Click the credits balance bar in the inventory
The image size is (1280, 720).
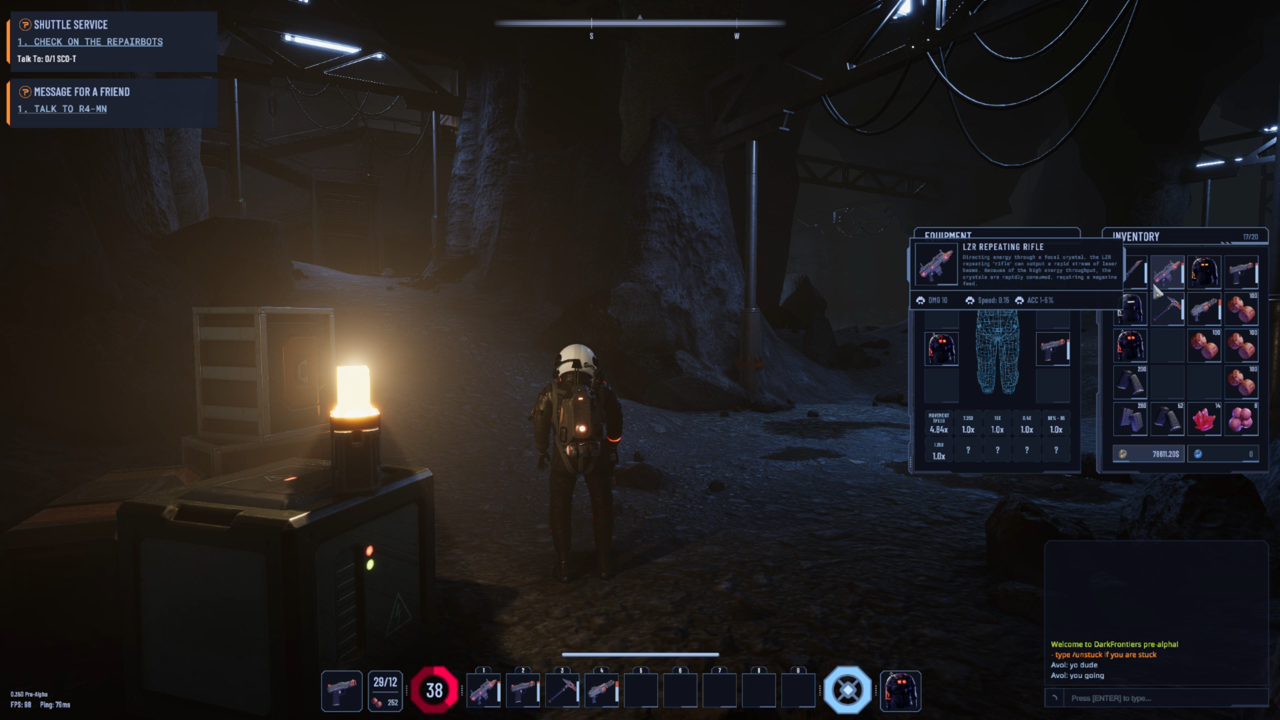click(x=1148, y=454)
